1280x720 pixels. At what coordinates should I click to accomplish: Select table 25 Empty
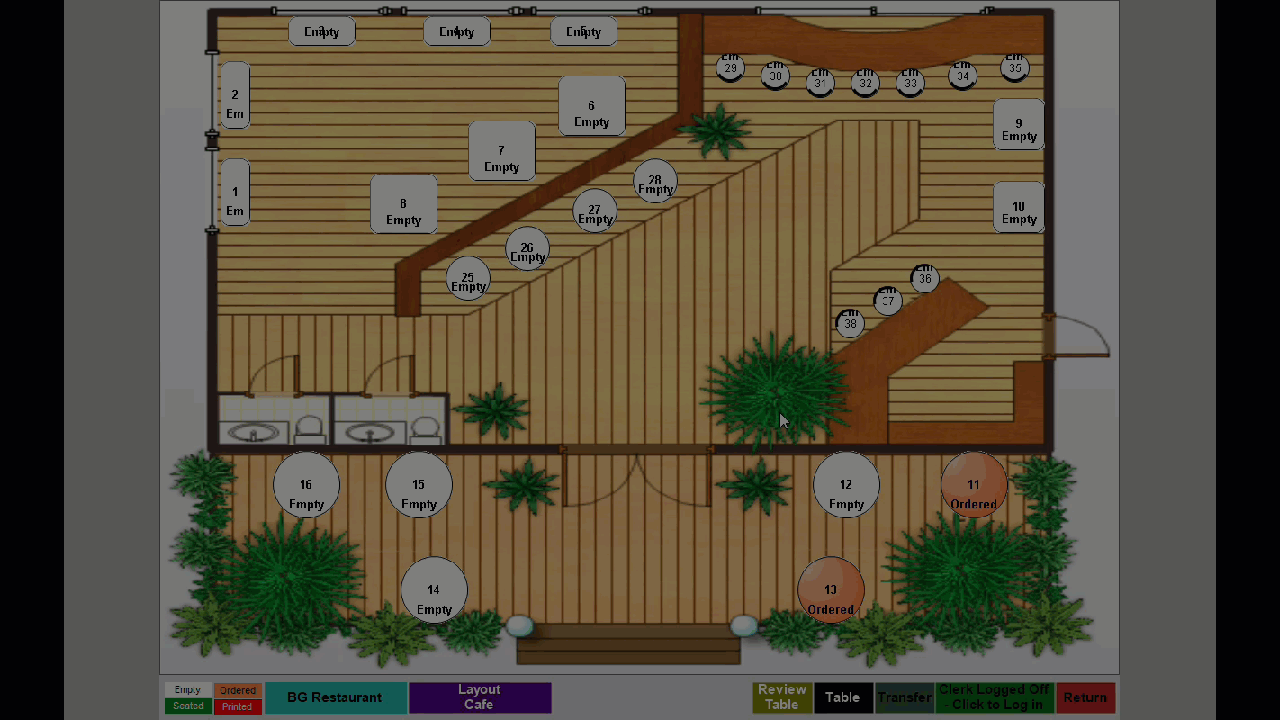467,280
